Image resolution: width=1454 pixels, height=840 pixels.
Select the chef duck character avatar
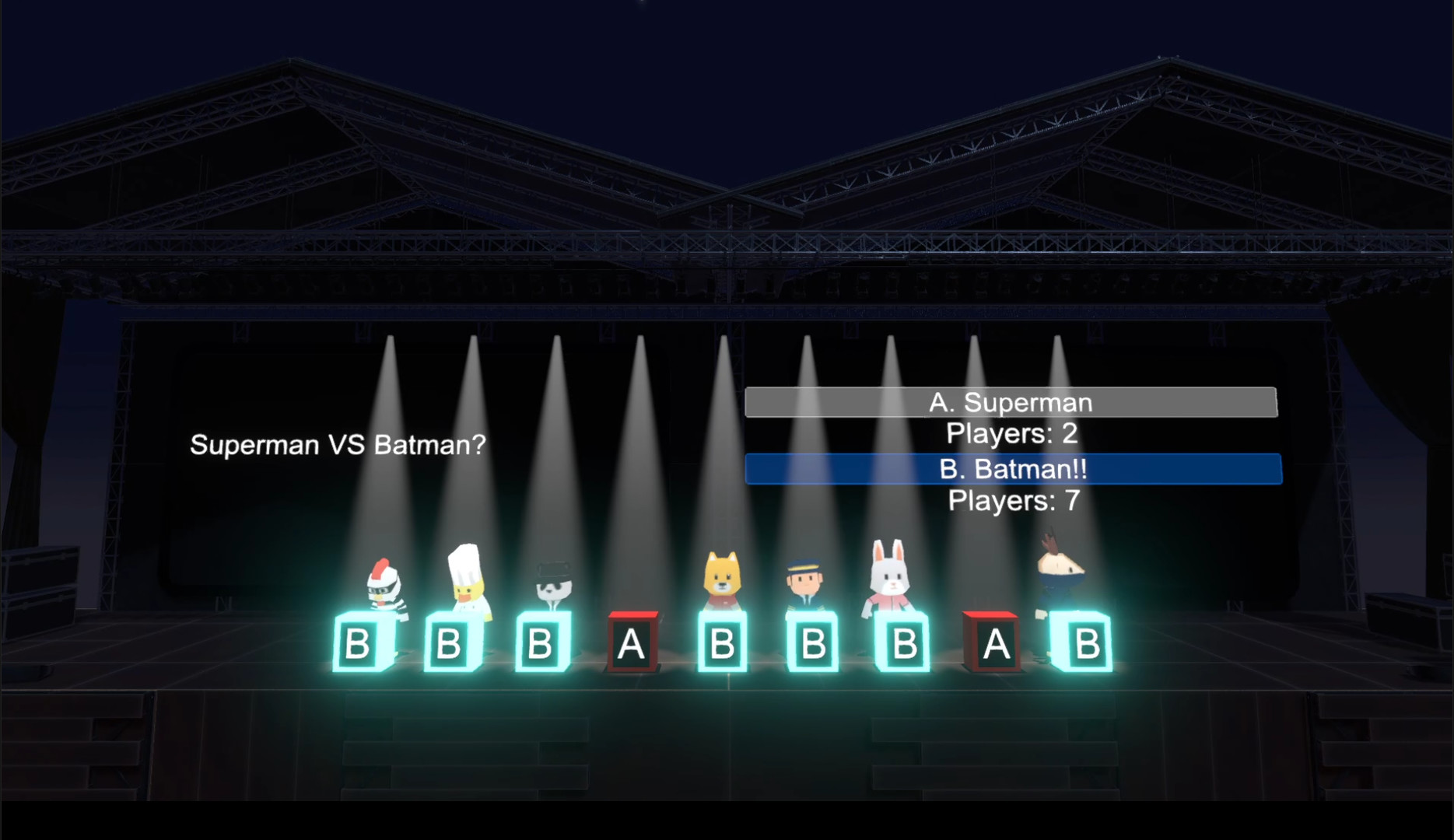pos(468,587)
